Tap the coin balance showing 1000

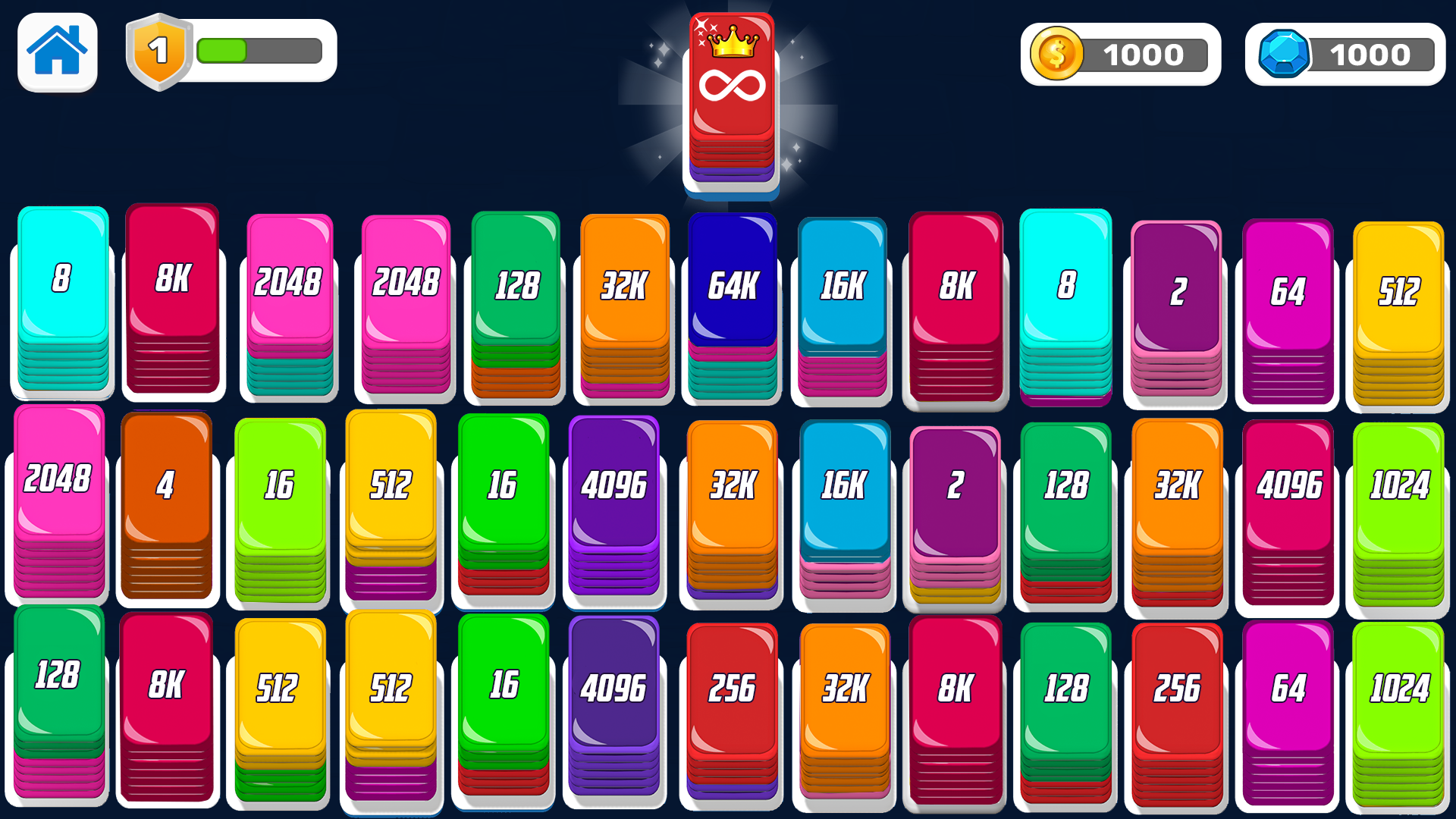pyautogui.click(x=1144, y=53)
